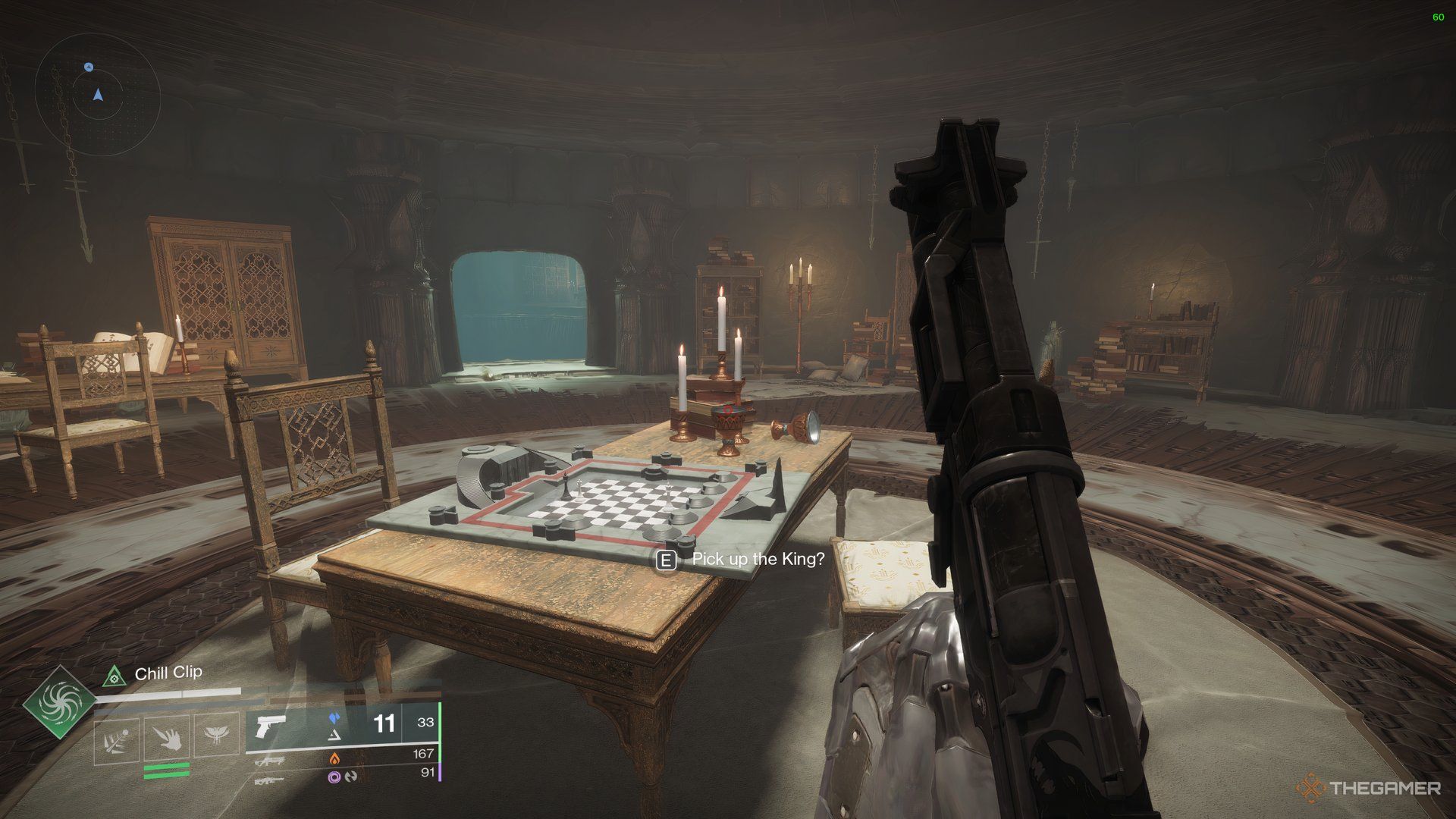Activate the winged class ability slot

215,737
